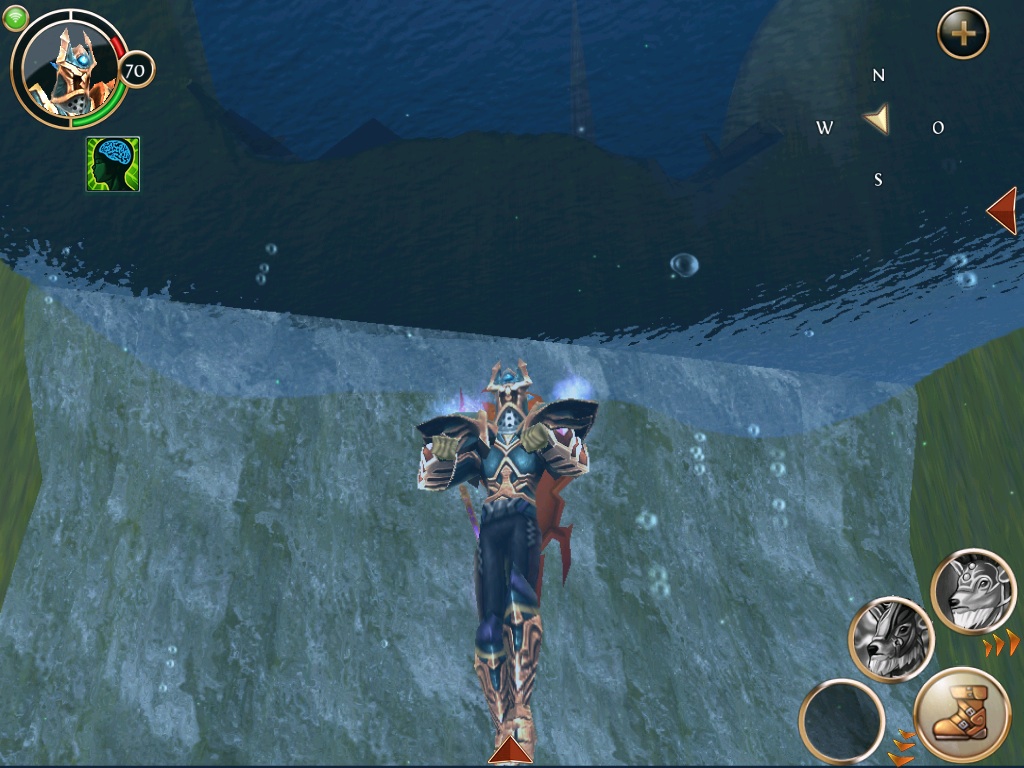This screenshot has width=1024, height=768.
Task: Click the N-W-O-S compass
Action: 878,123
